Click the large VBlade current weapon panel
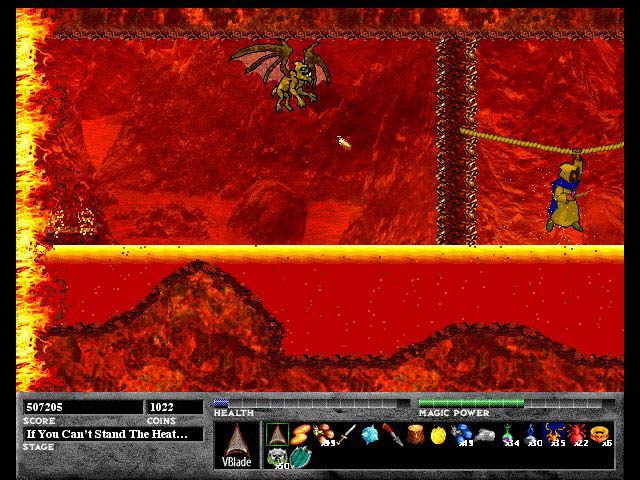This screenshot has width=640, height=480. pyautogui.click(x=236, y=445)
